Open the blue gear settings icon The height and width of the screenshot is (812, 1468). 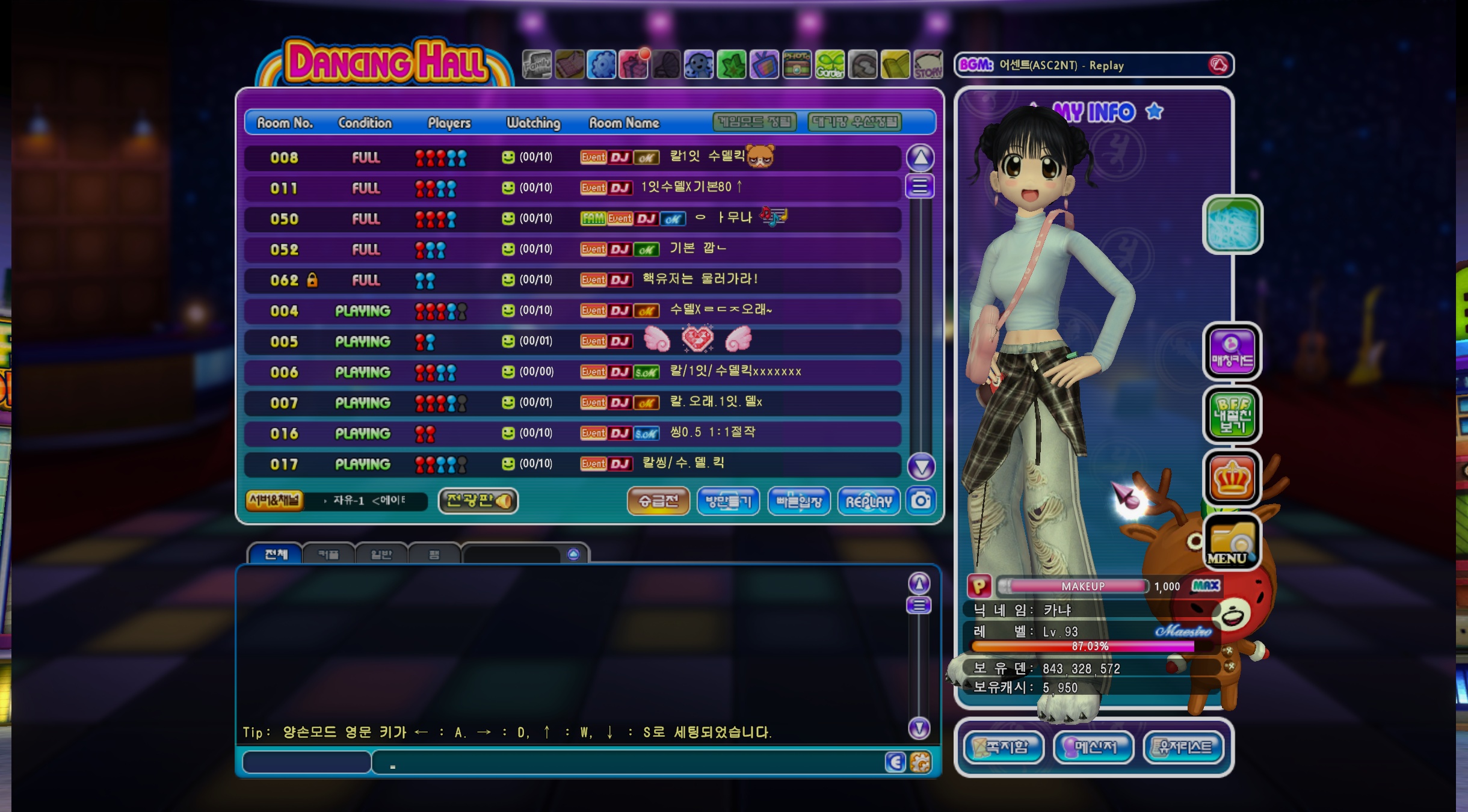click(x=602, y=65)
